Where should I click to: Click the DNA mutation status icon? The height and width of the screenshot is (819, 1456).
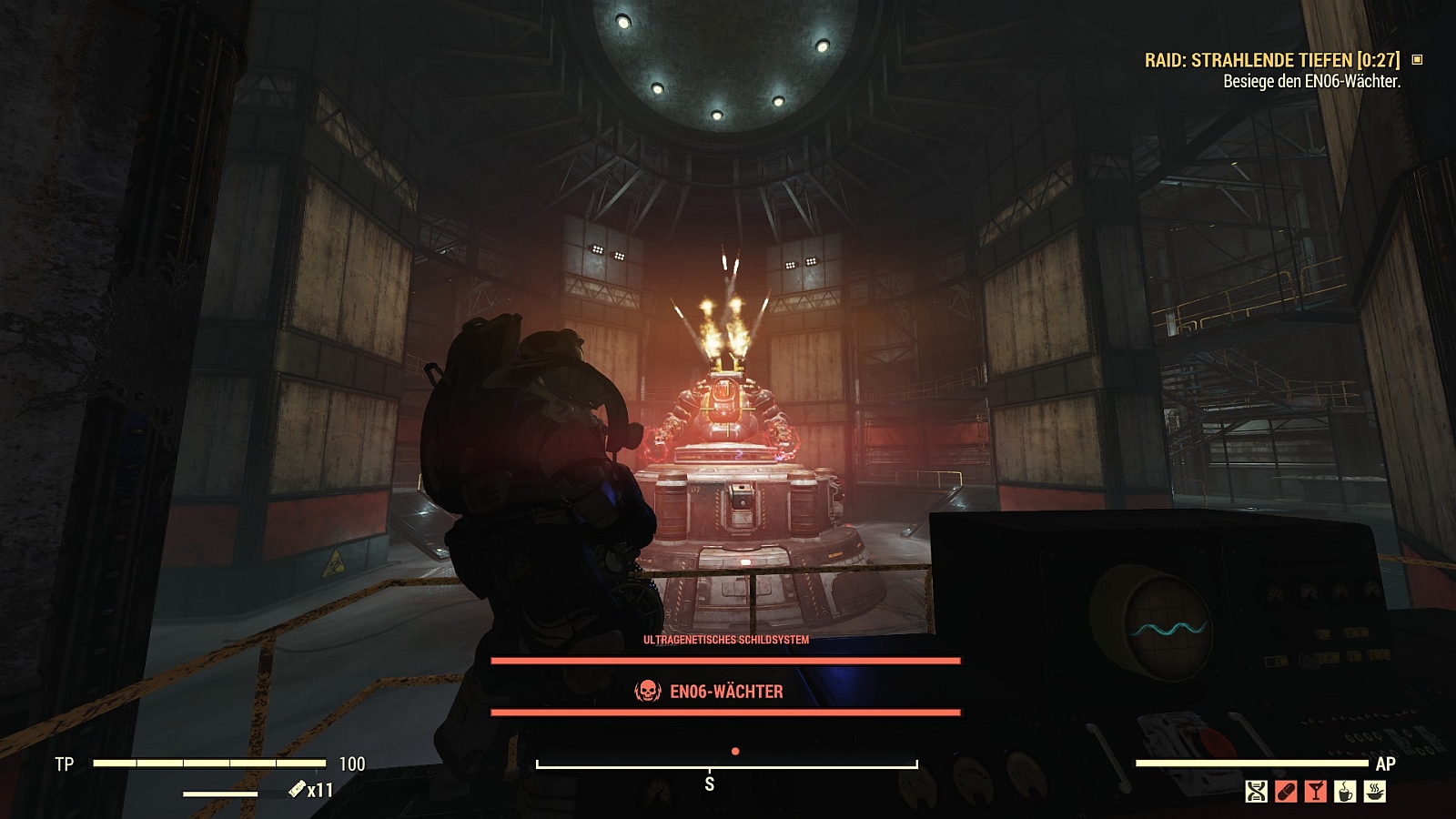click(1256, 791)
